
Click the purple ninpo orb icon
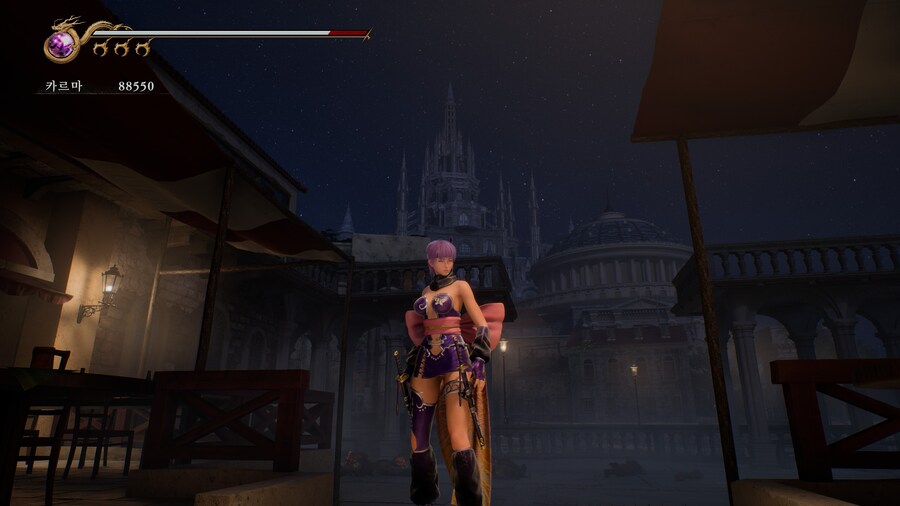pos(63,44)
